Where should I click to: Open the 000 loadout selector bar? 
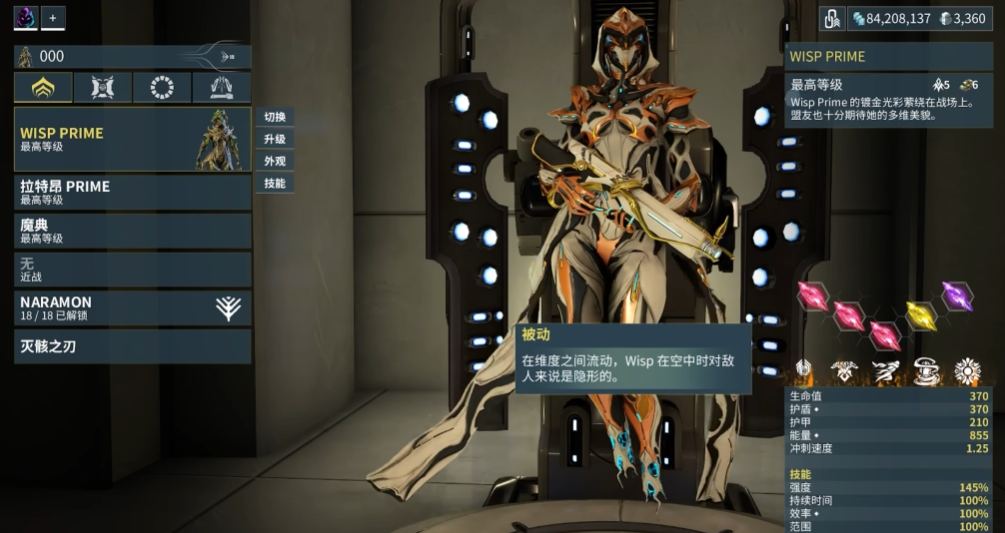click(x=132, y=57)
